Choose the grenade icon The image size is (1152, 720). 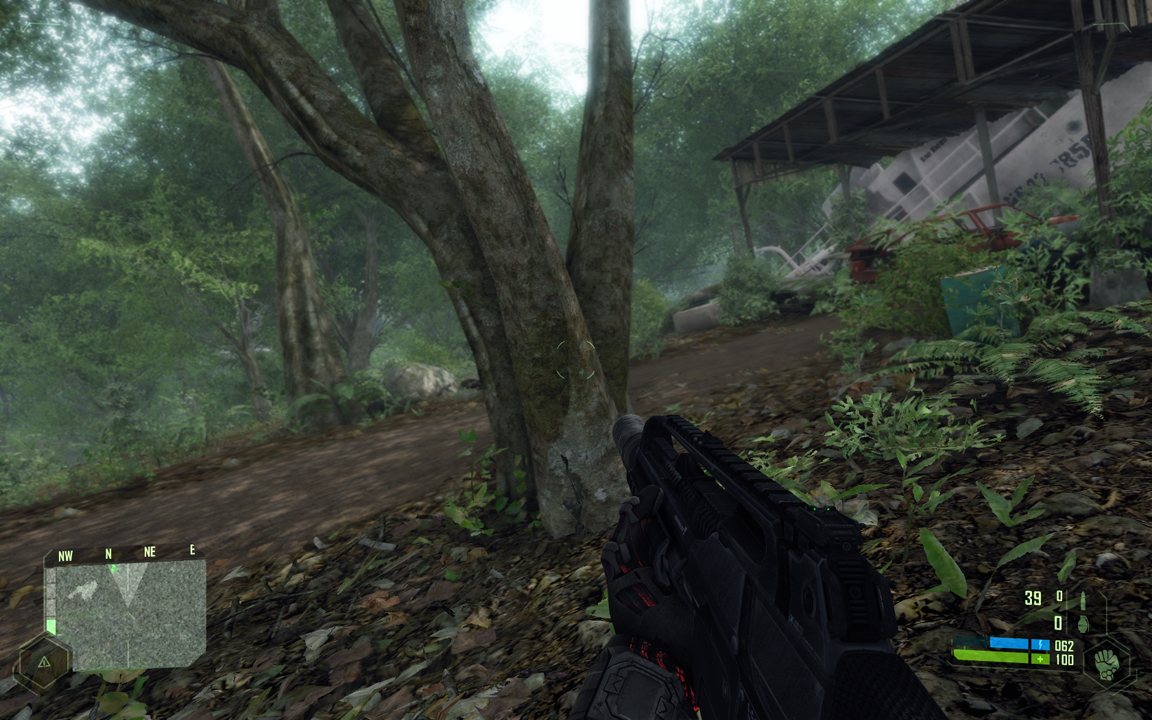(1083, 624)
